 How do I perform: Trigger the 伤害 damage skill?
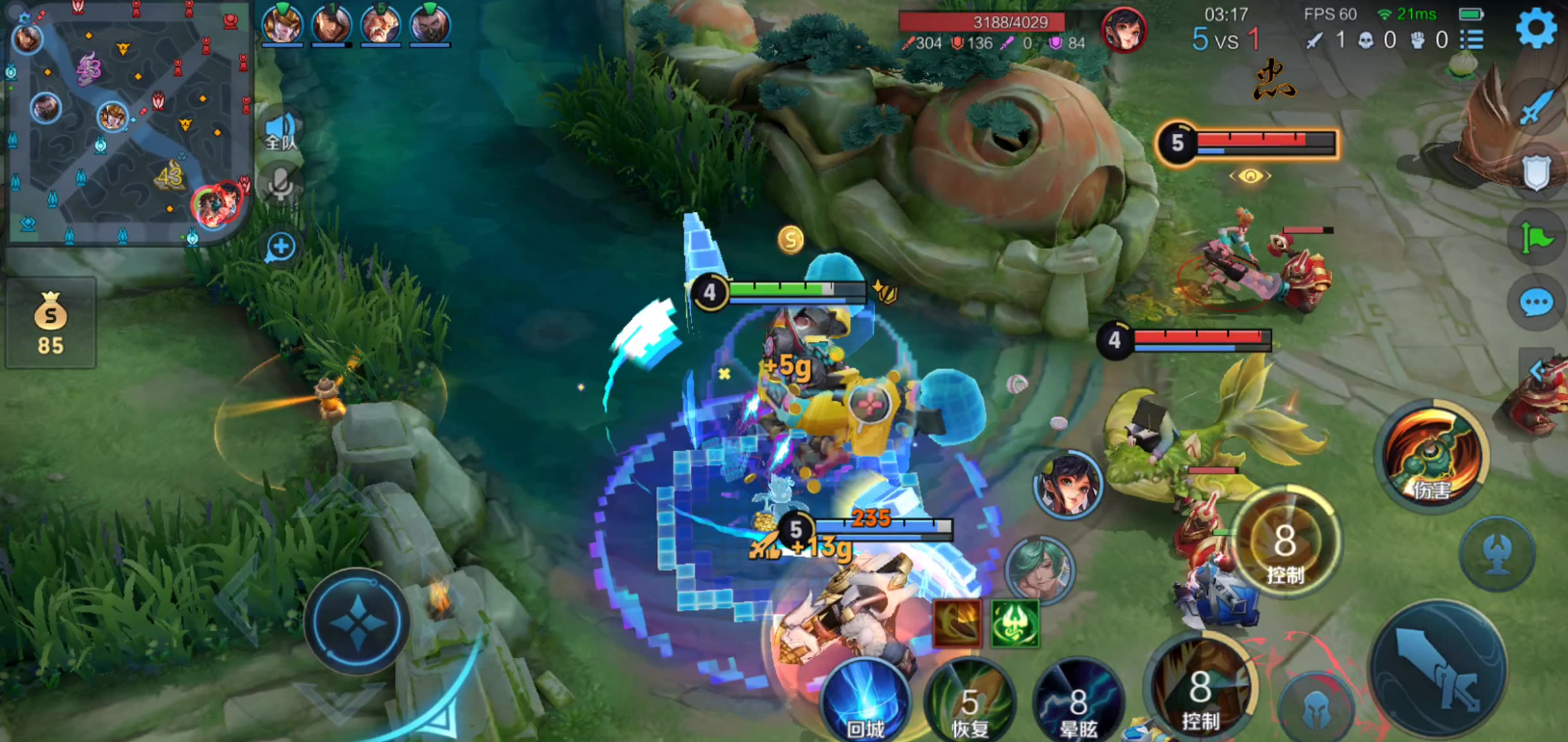point(1431,457)
